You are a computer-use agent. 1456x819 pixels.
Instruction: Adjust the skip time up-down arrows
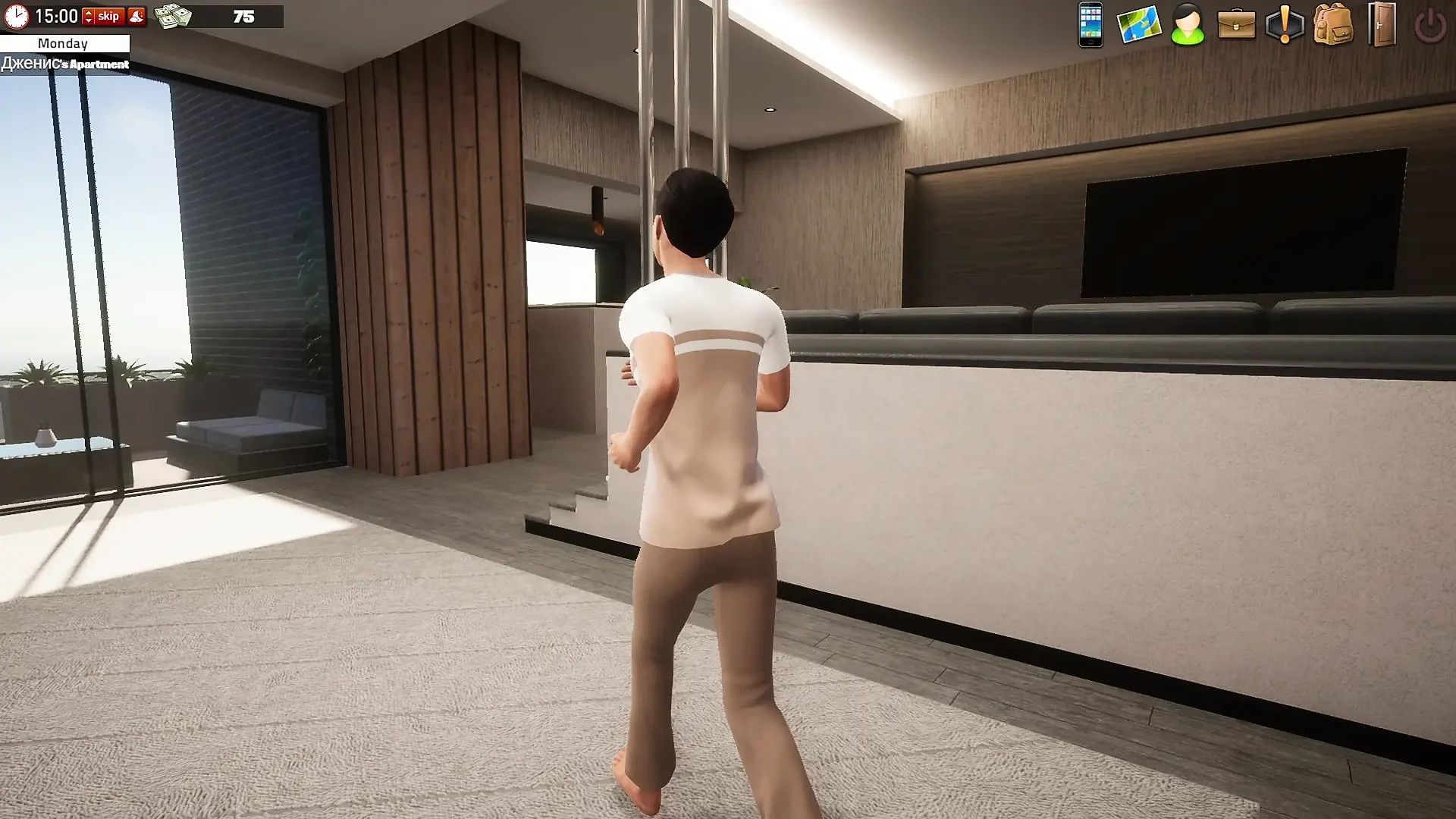point(88,16)
